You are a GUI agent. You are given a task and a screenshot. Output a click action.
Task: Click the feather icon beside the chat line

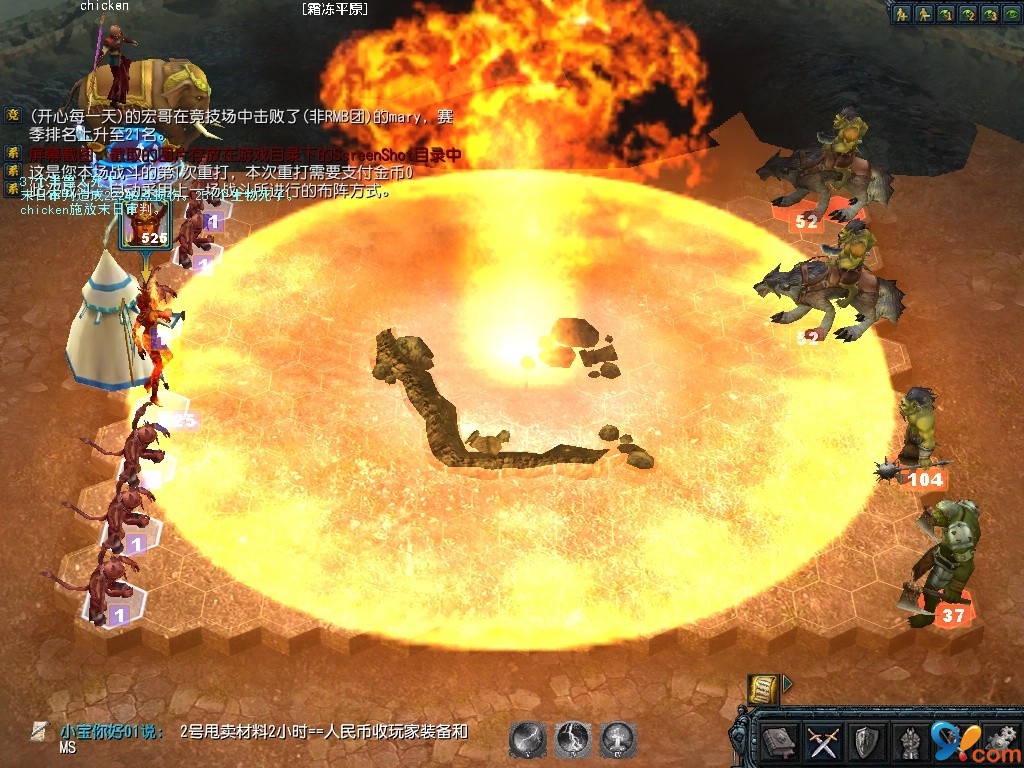coord(38,732)
